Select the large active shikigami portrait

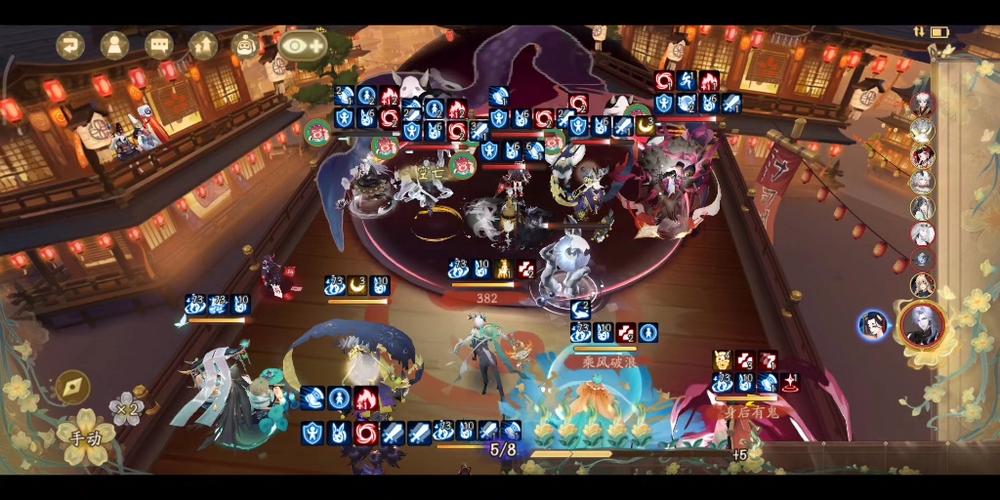click(x=922, y=323)
